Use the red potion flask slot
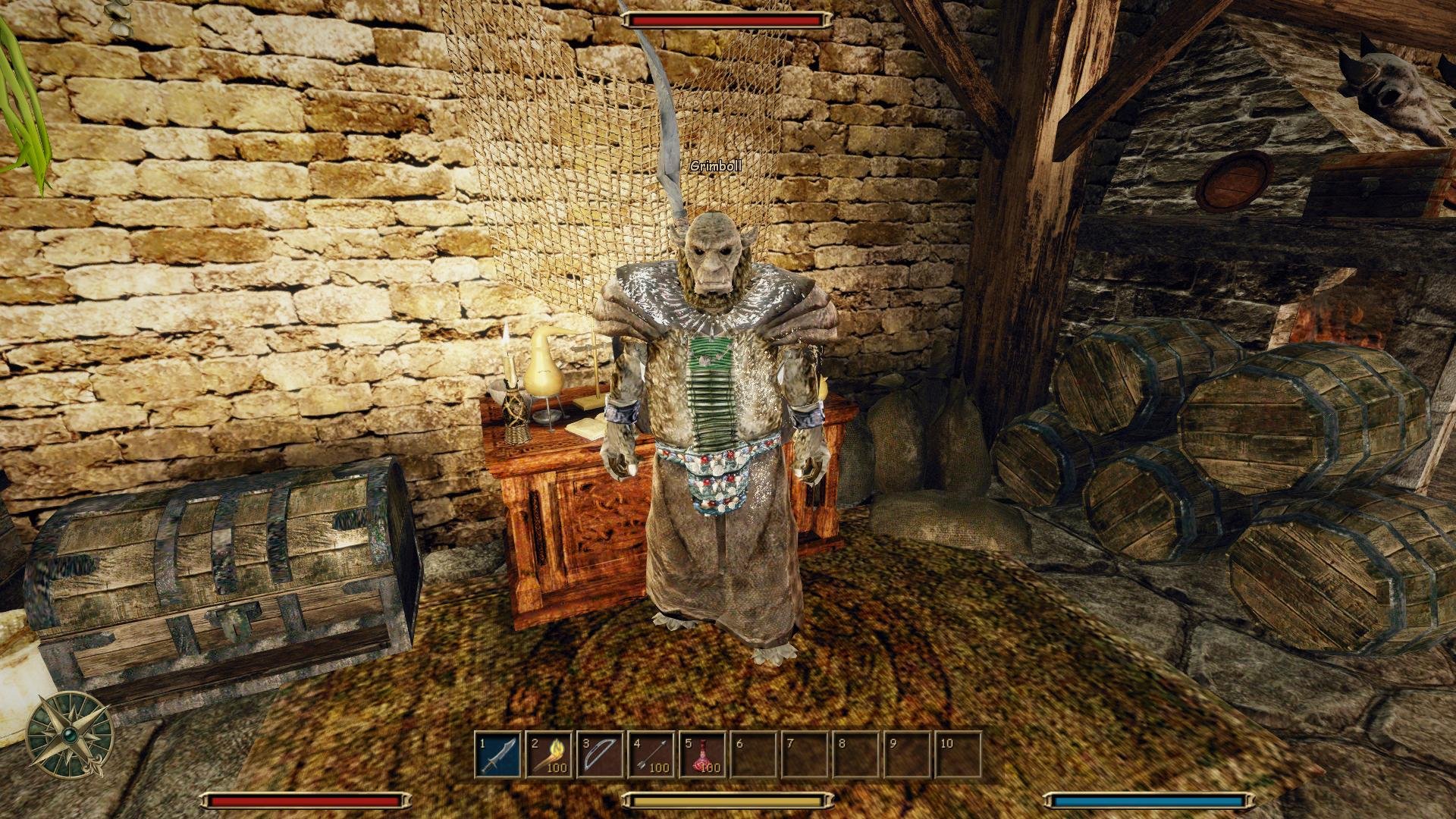This screenshot has width=1456, height=819. pos(703,755)
